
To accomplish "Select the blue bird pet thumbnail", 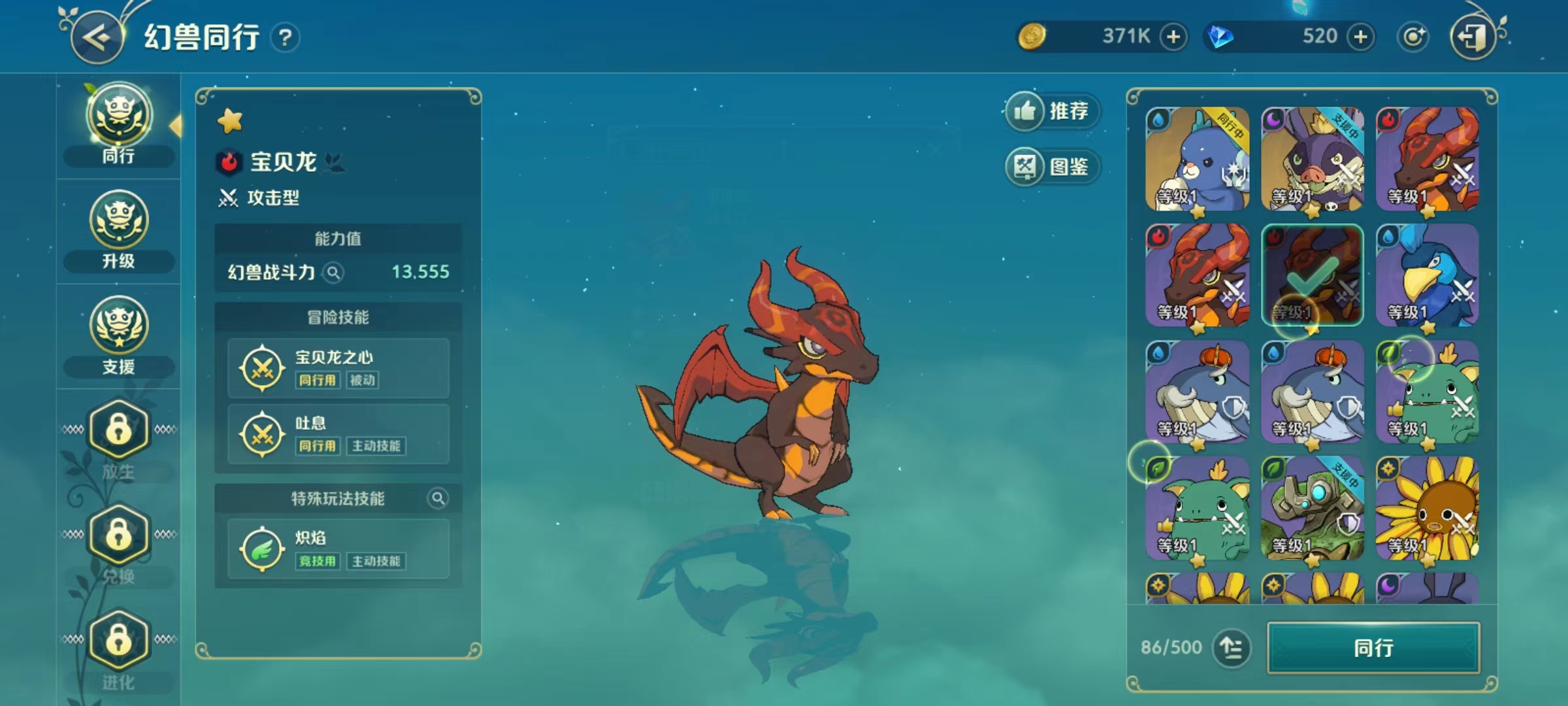I will click(1427, 275).
